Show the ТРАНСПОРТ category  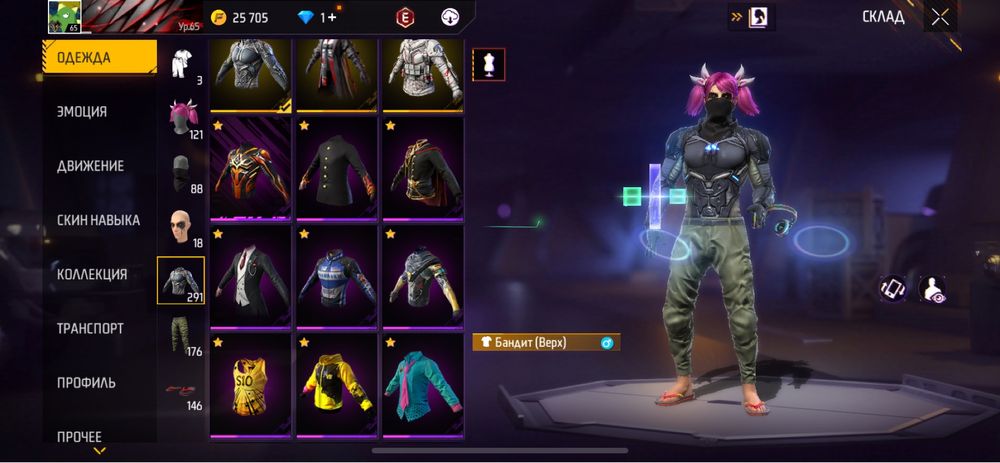click(90, 328)
